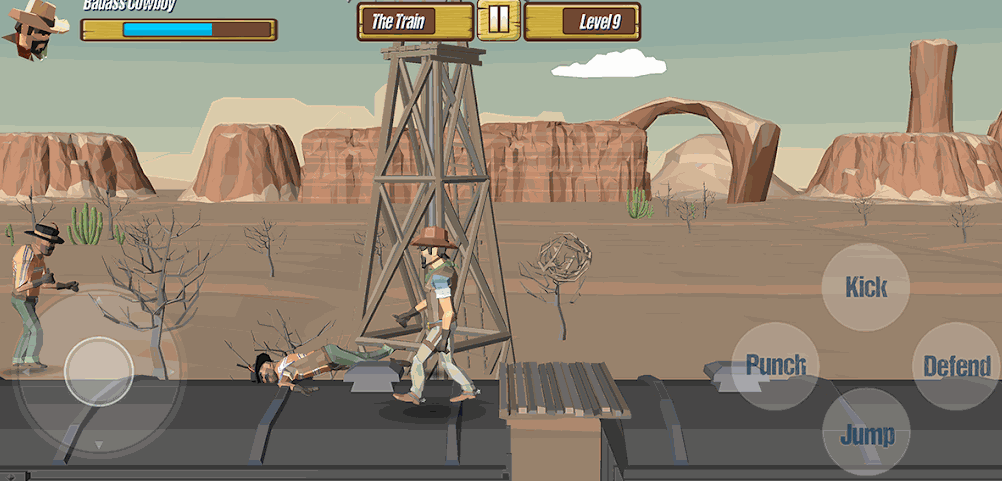Click the virtual joystick thumb knob

click(x=99, y=371)
